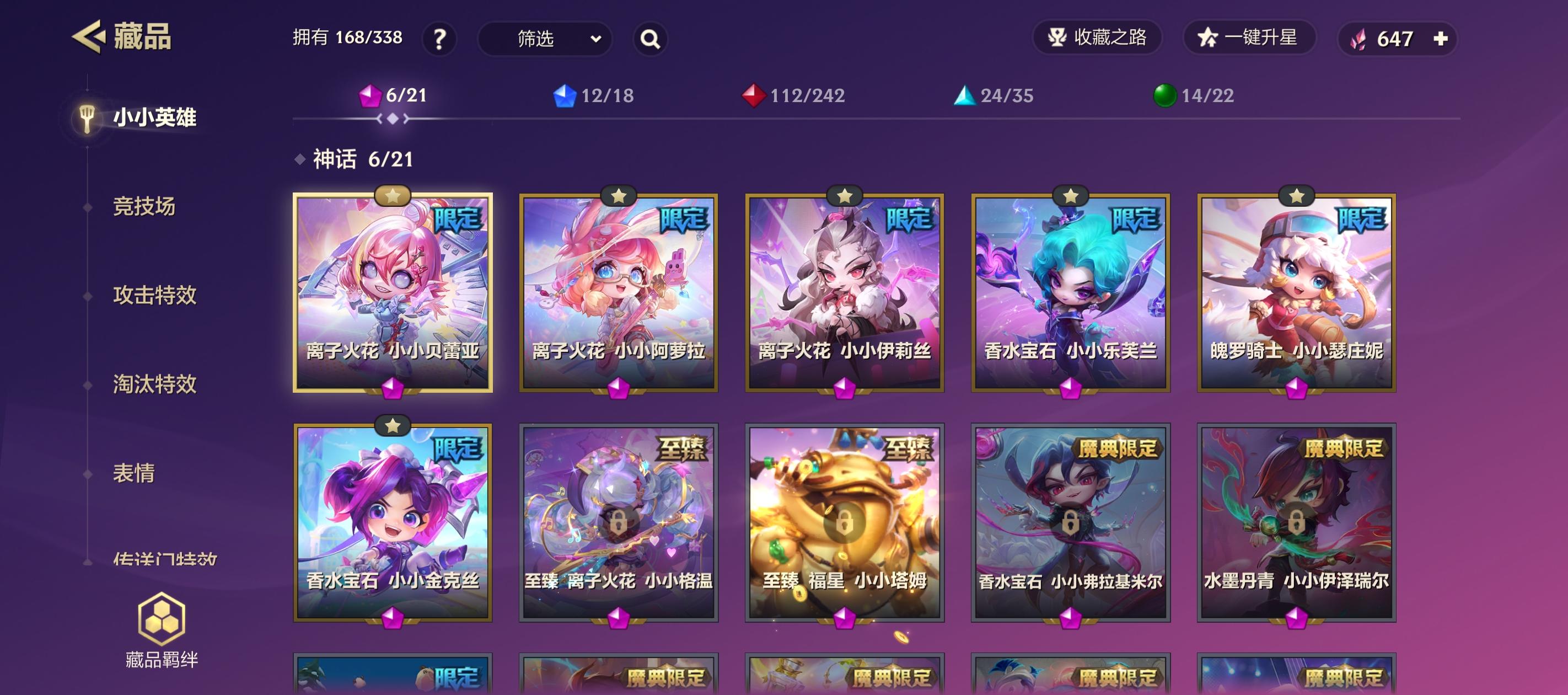Open help with the question mark icon
The height and width of the screenshot is (695, 1568).
click(439, 39)
